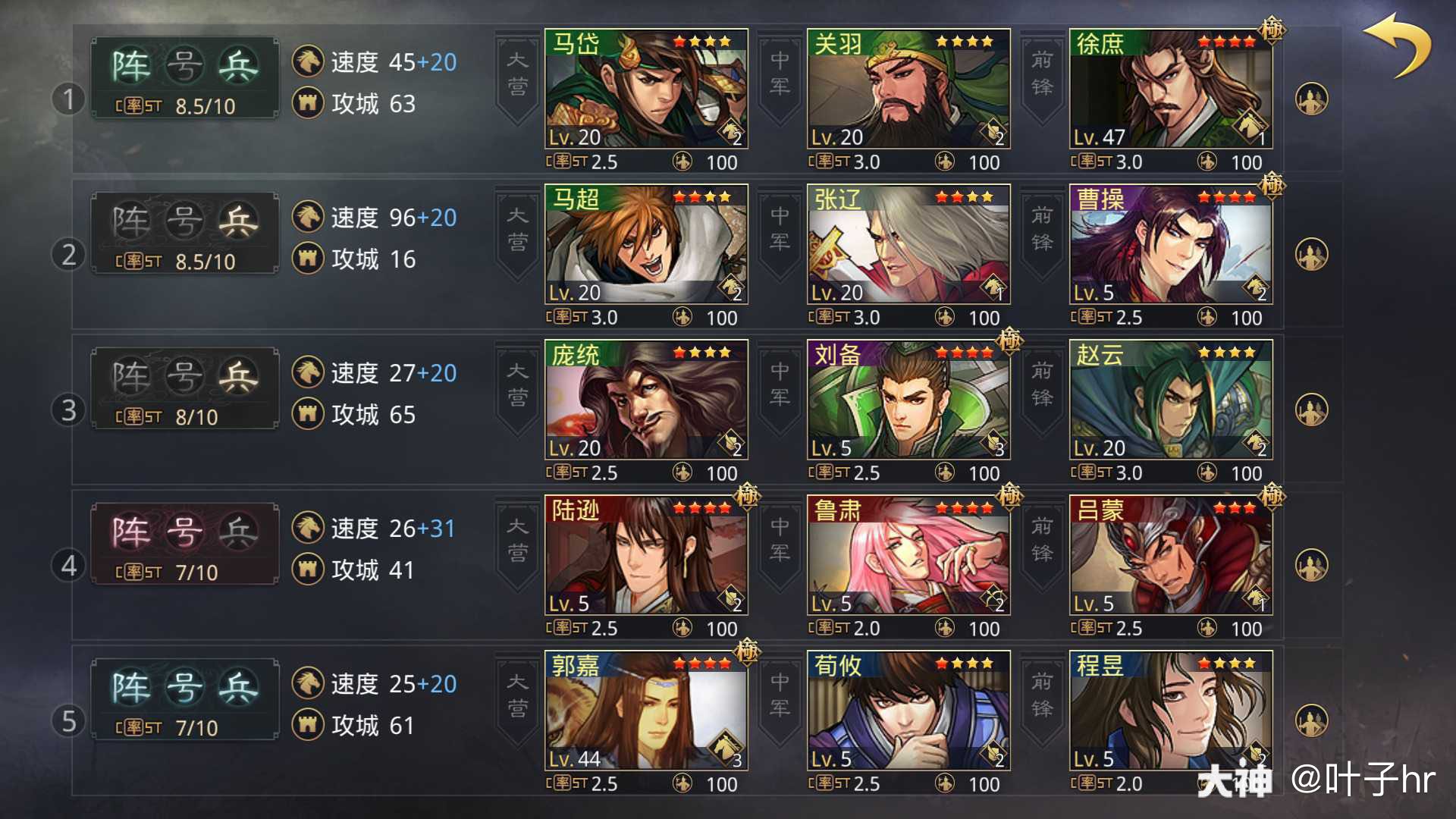The width and height of the screenshot is (1456, 819).
Task: Click the siege icon beside 攻城 63
Action: [306, 104]
